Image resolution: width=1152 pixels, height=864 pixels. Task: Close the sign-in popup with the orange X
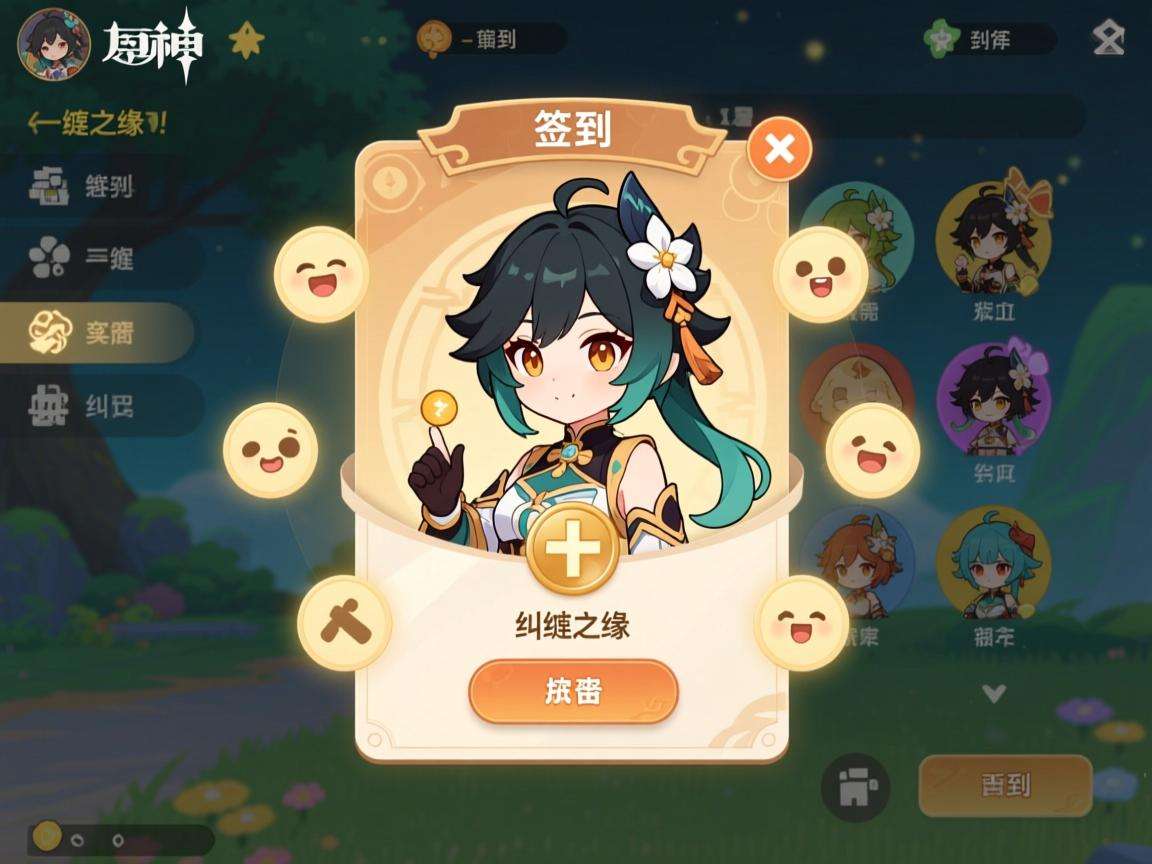[x=779, y=150]
